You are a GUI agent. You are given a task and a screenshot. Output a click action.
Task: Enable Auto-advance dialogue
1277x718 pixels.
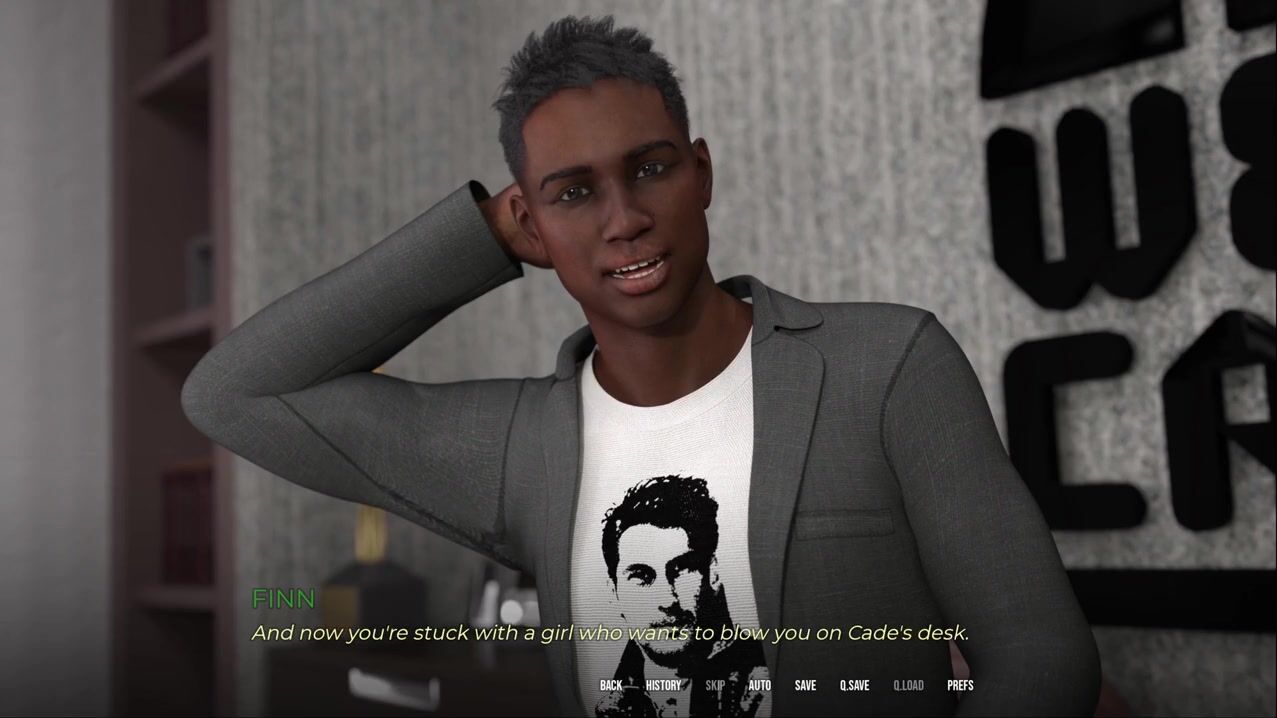click(x=760, y=685)
